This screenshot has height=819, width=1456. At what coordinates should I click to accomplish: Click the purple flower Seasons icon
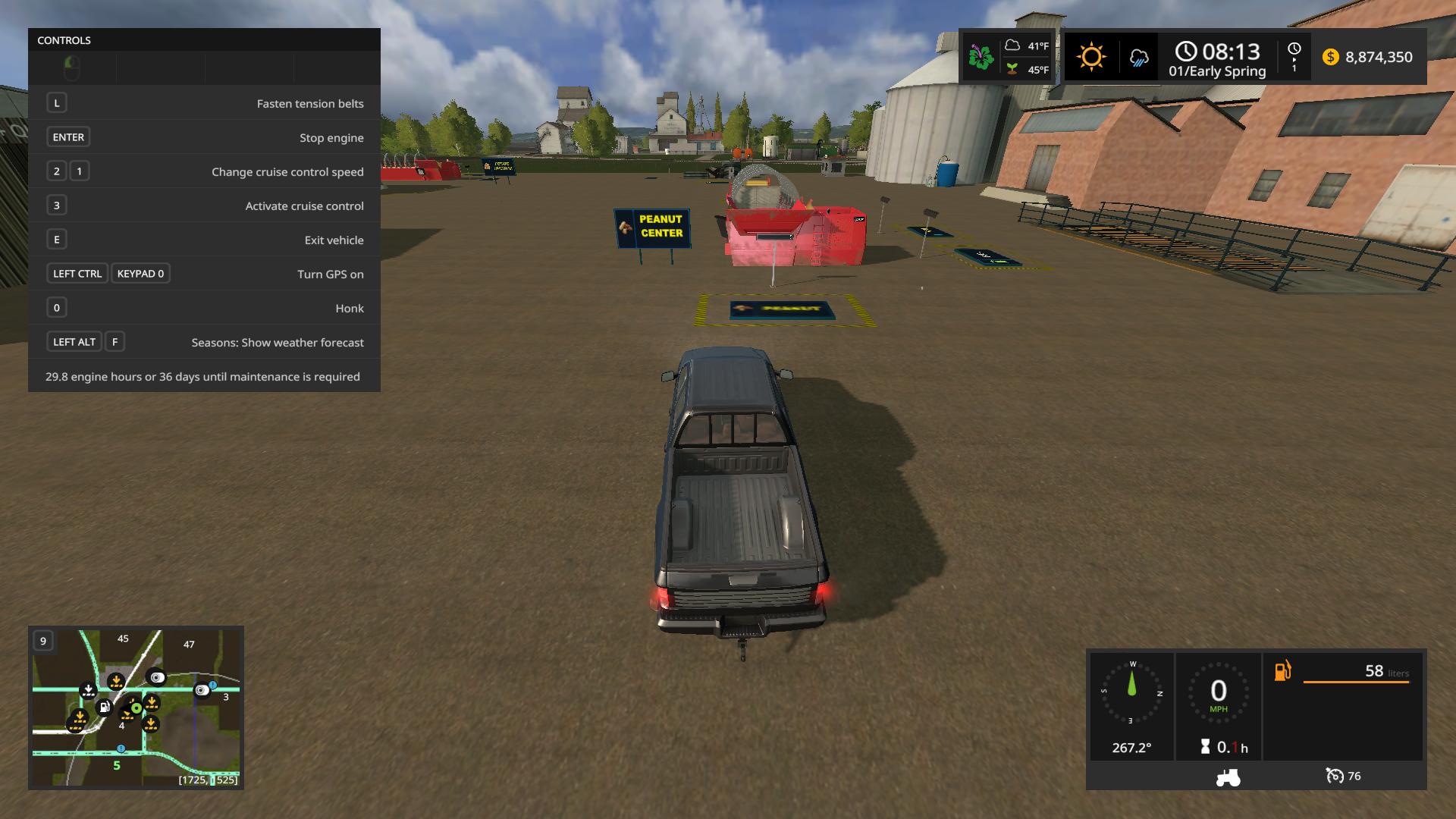(981, 57)
